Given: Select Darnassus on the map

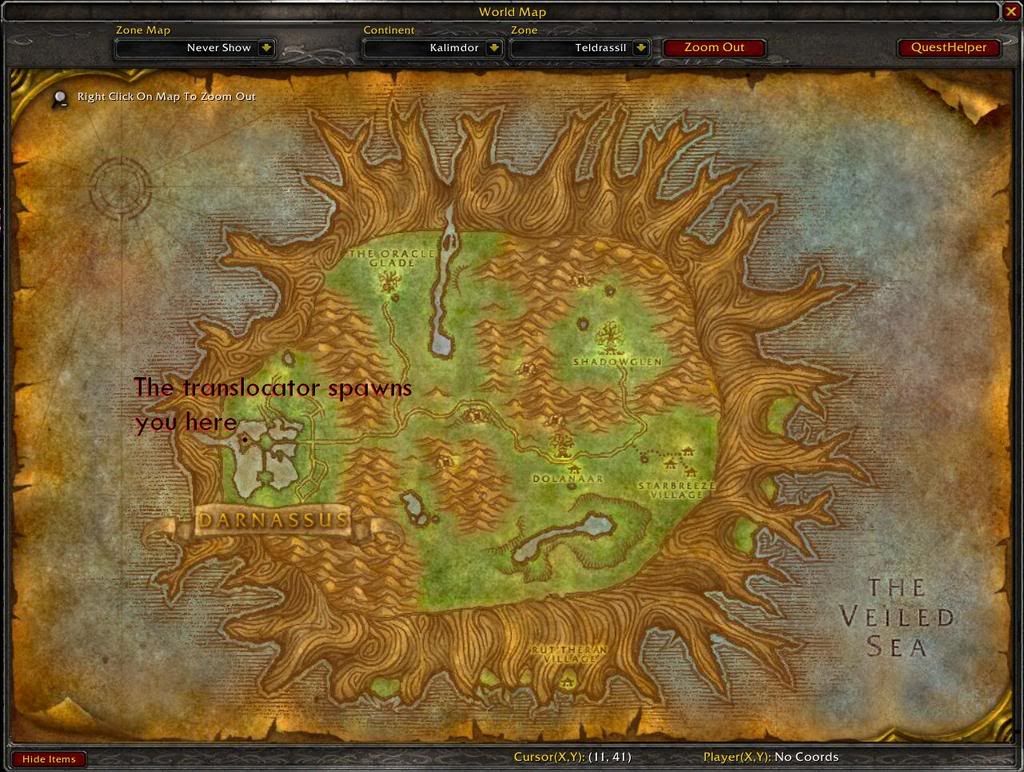Looking at the screenshot, I should click(x=273, y=520).
